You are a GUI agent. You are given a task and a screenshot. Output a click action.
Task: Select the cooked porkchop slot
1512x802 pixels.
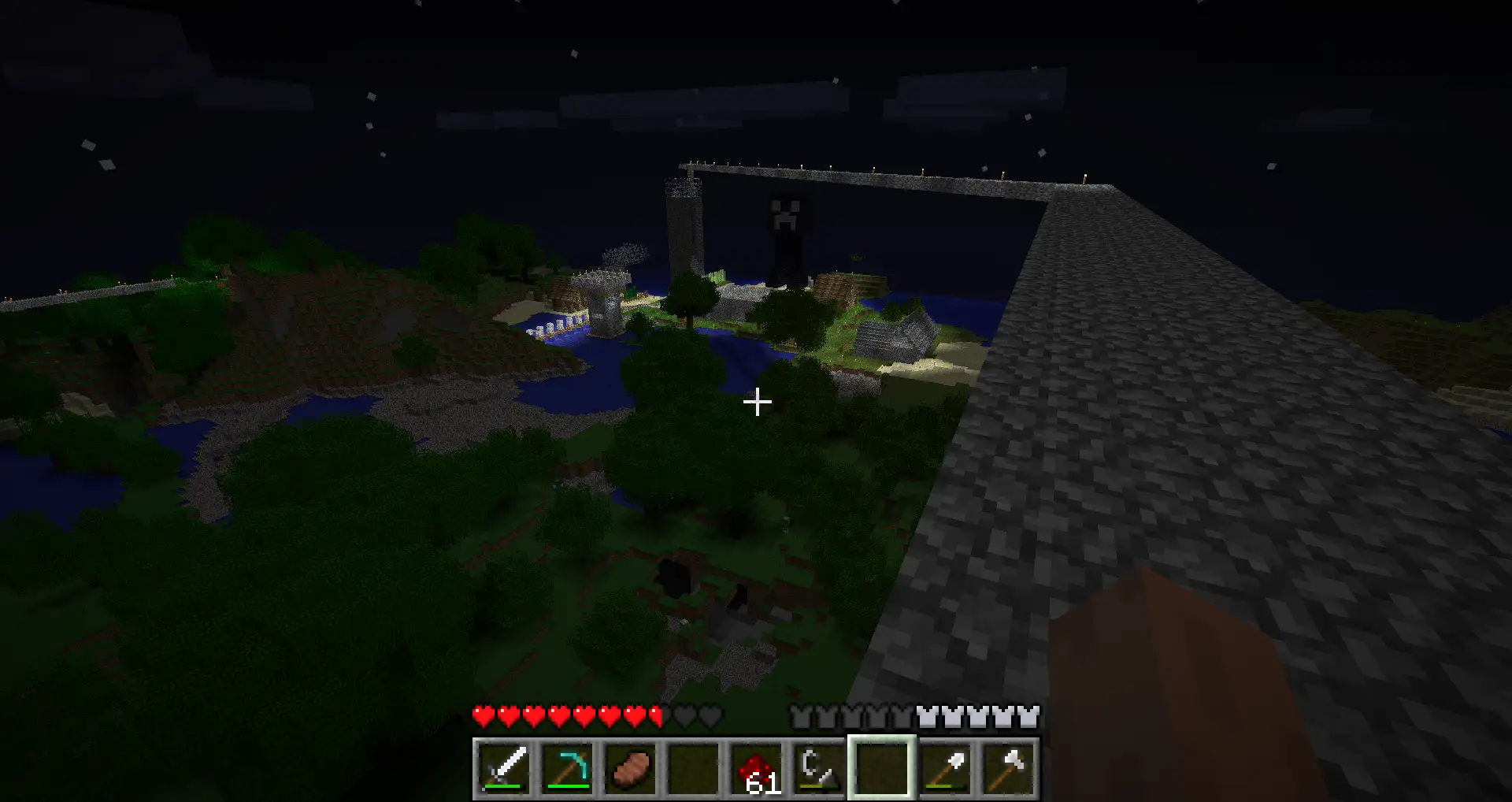630,768
